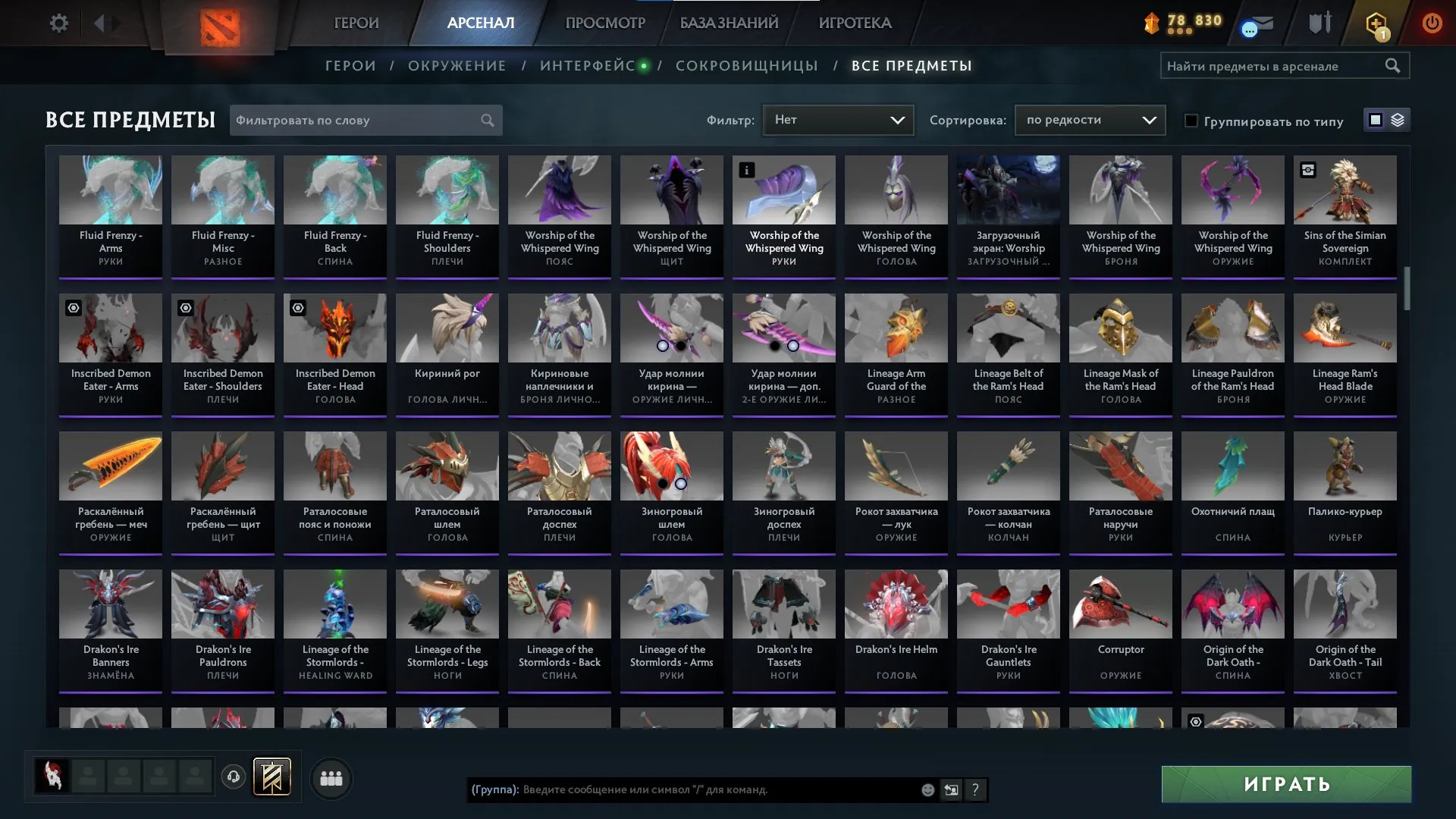Viewport: 1456px width, 819px height.
Task: Switch to stacked grouping view layers icon
Action: (x=1398, y=120)
